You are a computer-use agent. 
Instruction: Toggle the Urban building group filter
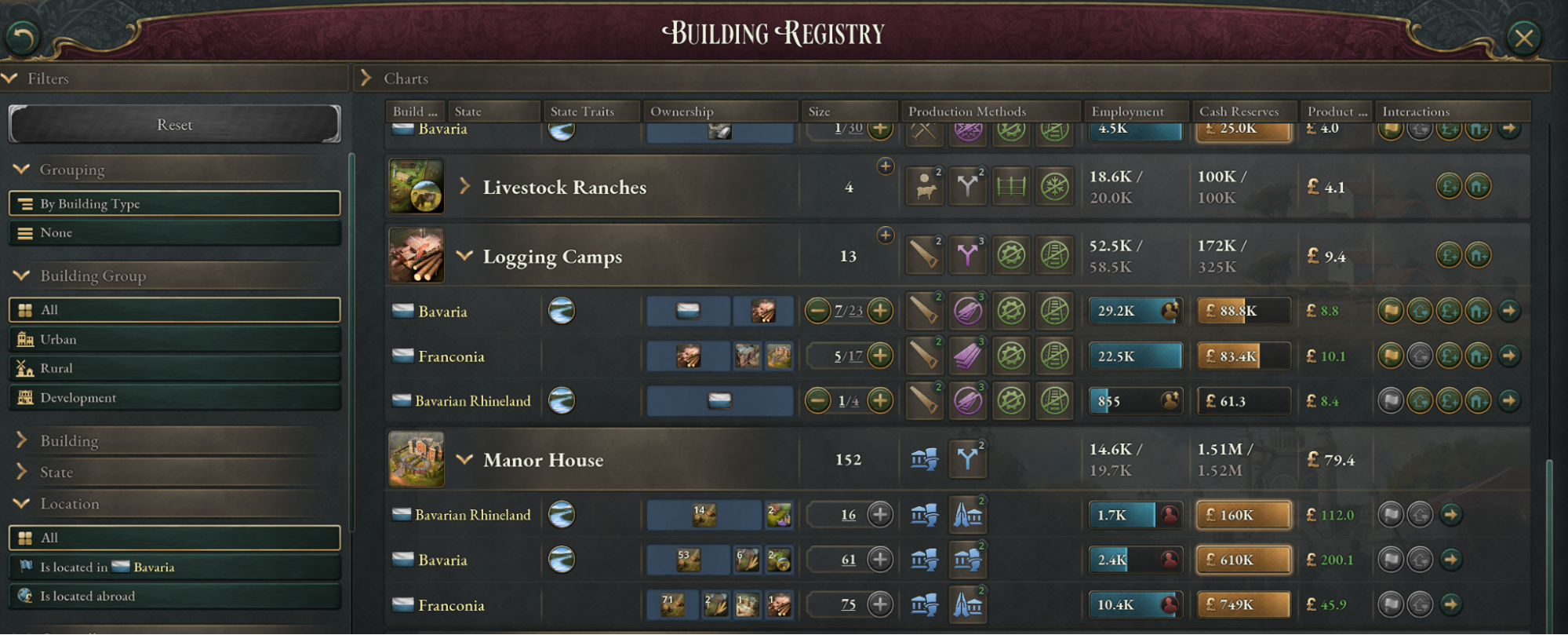click(x=174, y=339)
